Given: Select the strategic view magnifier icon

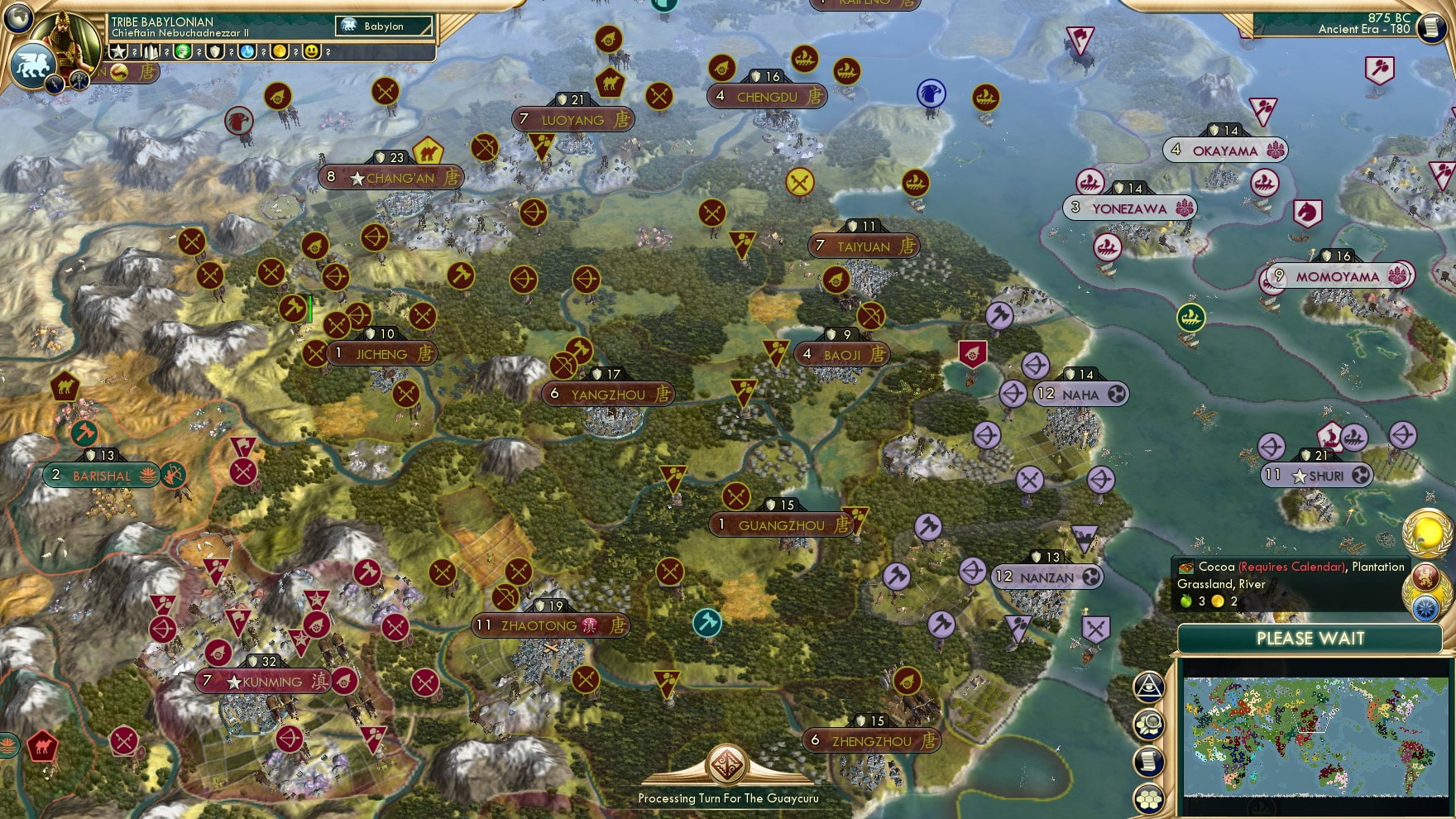Looking at the screenshot, I should point(1148,722).
